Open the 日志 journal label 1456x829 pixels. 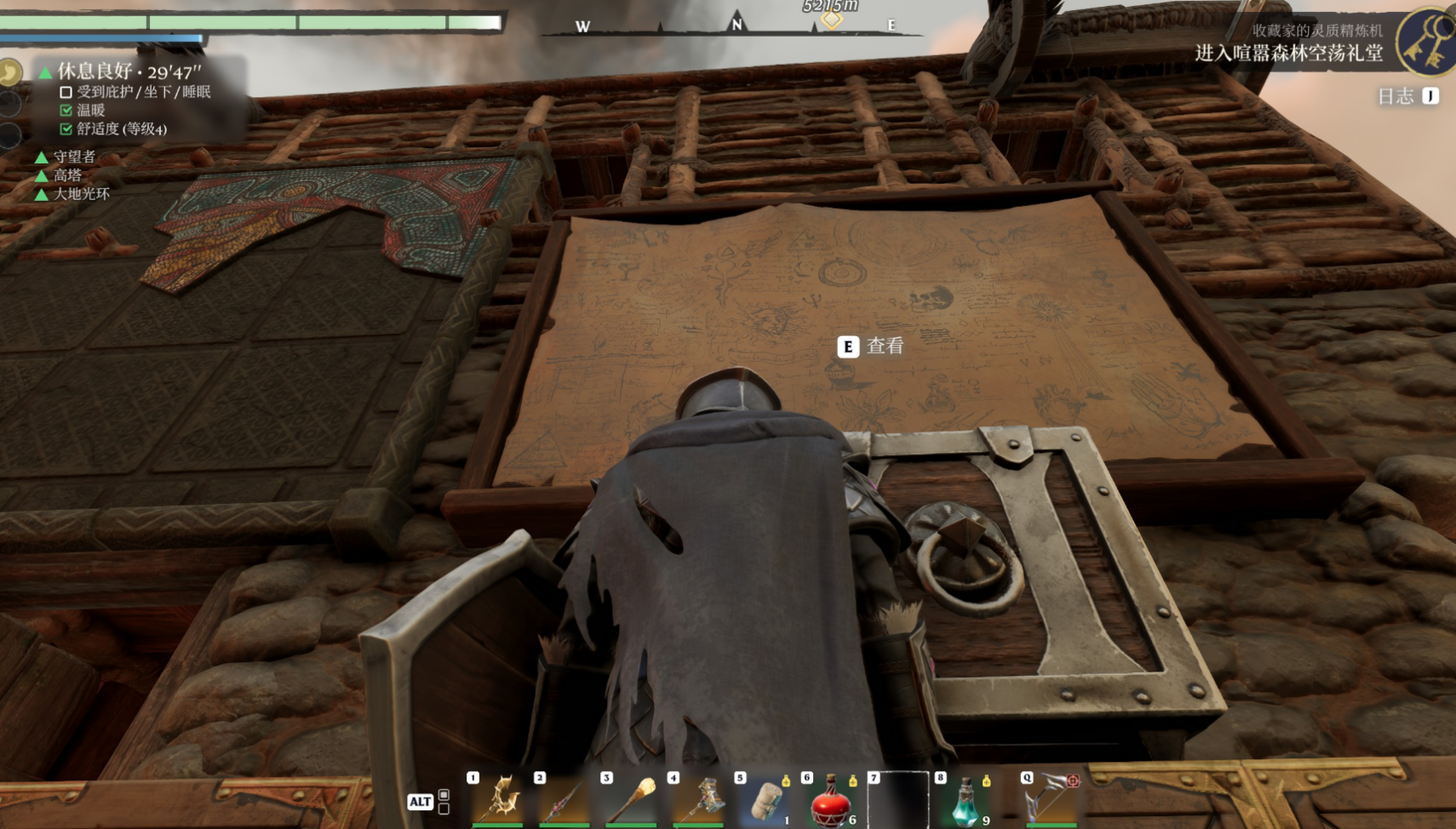1396,96
